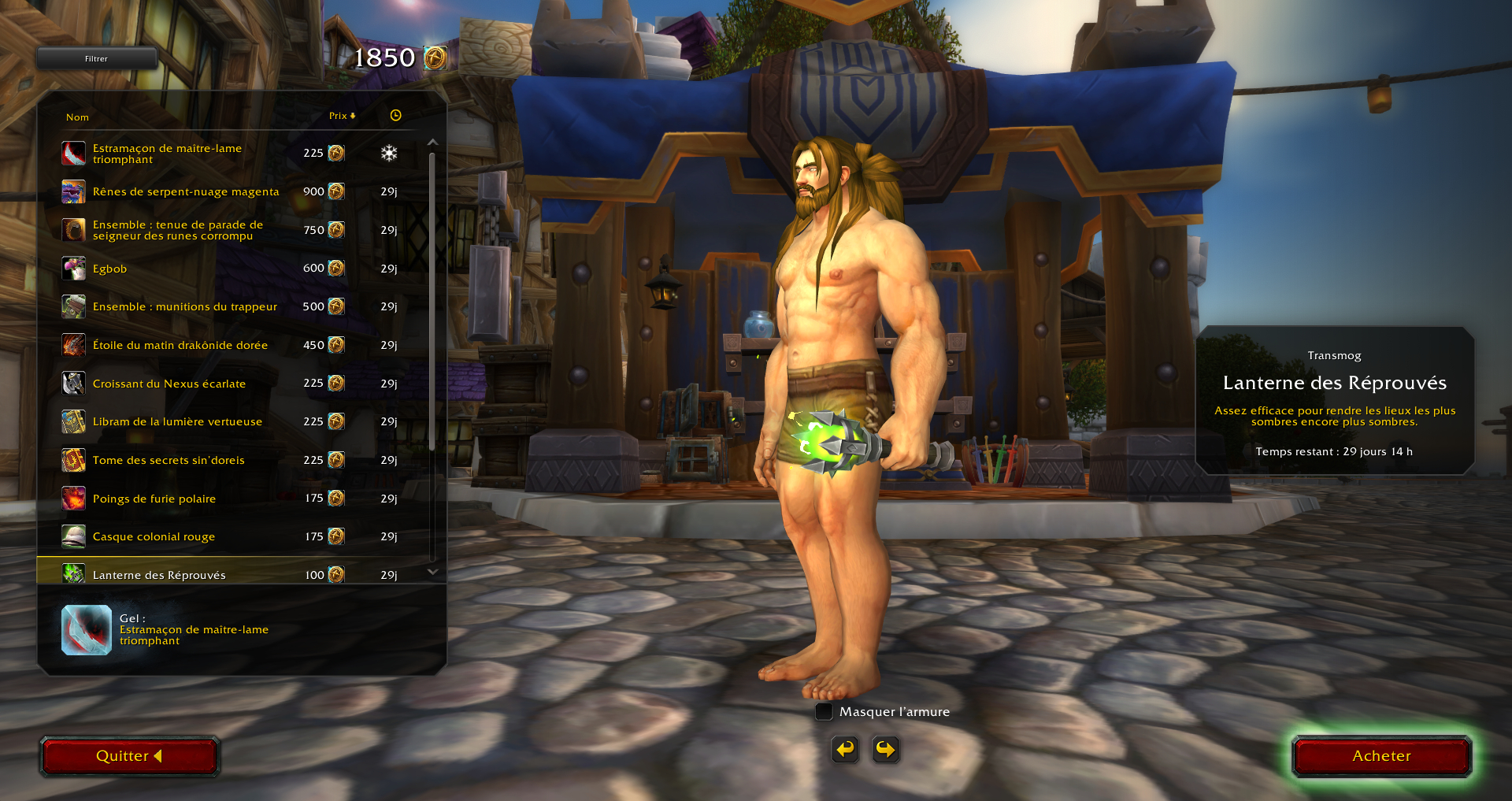Toggle the Masquer l'armure checkbox
The width and height of the screenshot is (1512, 801).
(824, 712)
